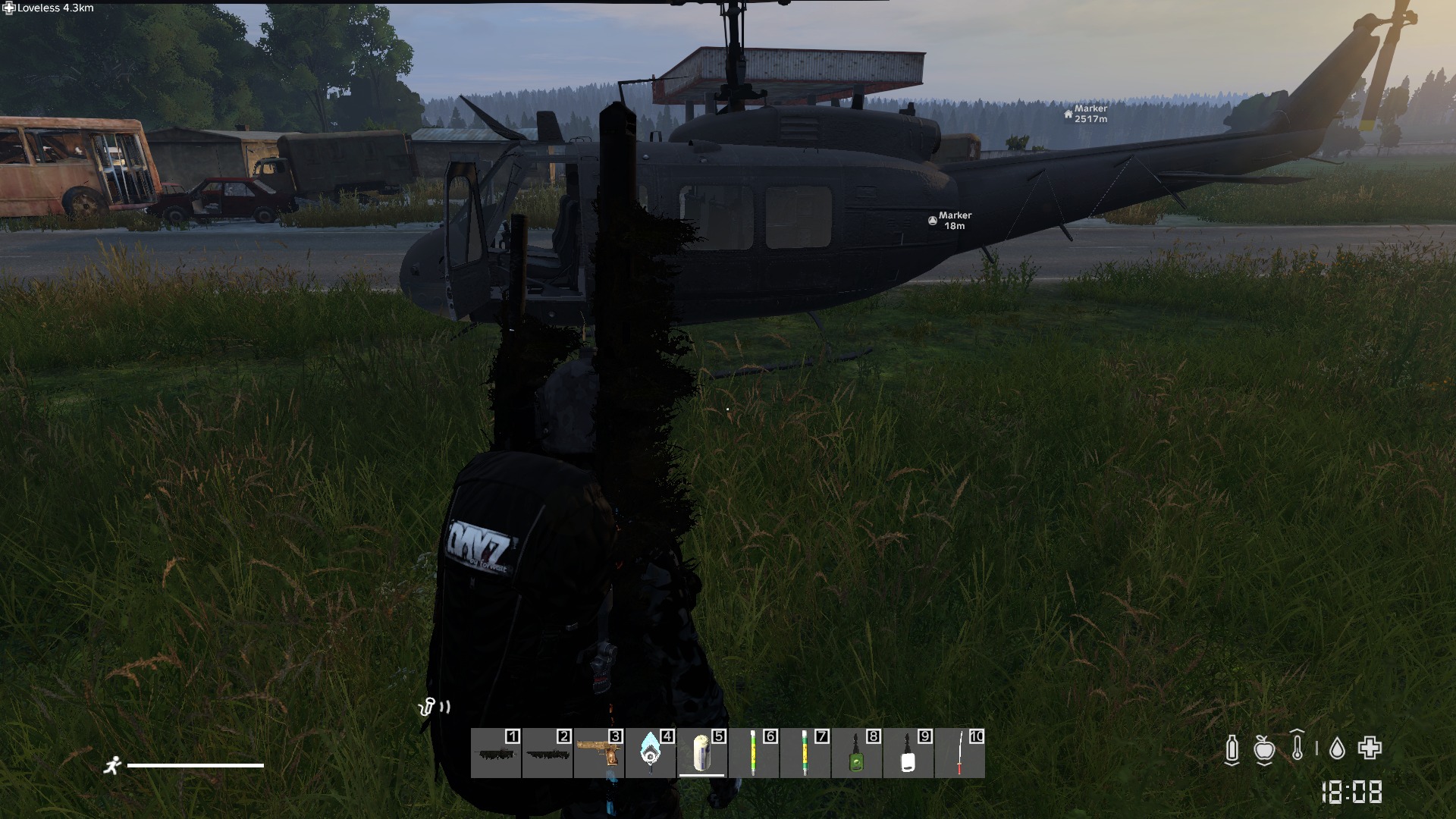This screenshot has height=819, width=1456.
Task: Click the voice chat indicator near the character
Action: click(434, 707)
